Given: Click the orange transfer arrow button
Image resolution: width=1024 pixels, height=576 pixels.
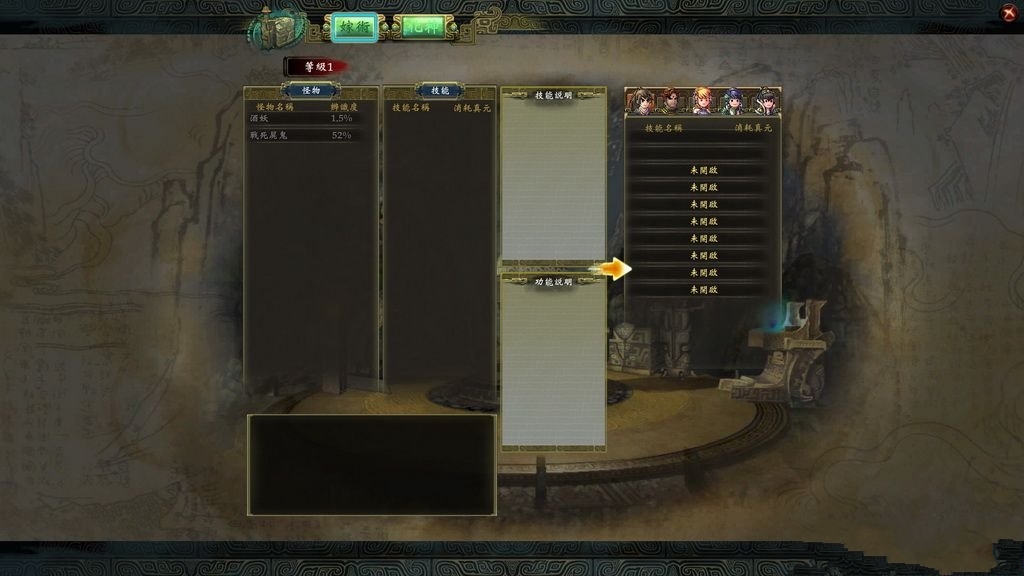Looking at the screenshot, I should coord(613,268).
